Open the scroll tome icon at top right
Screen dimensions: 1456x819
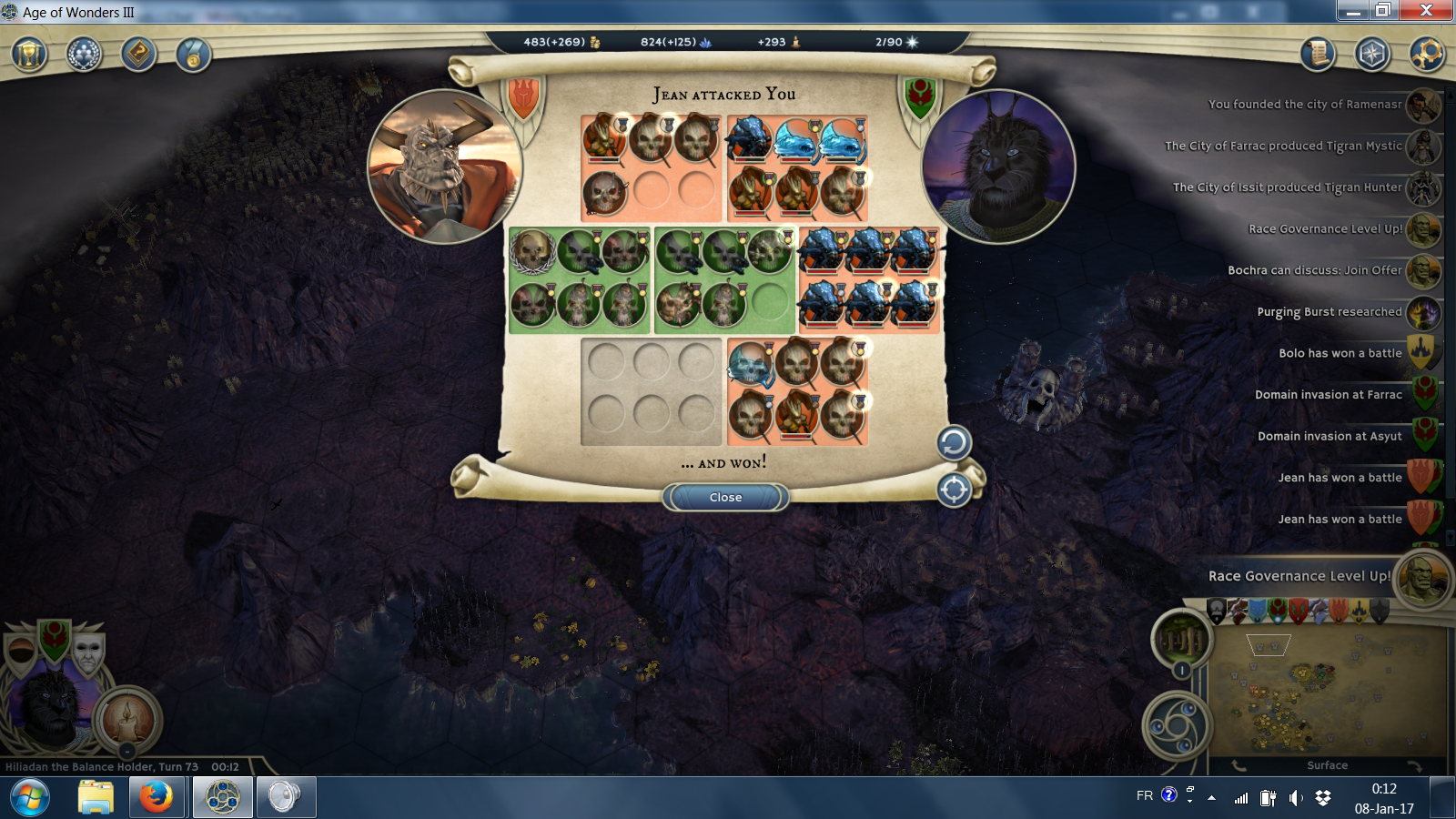tap(1317, 55)
